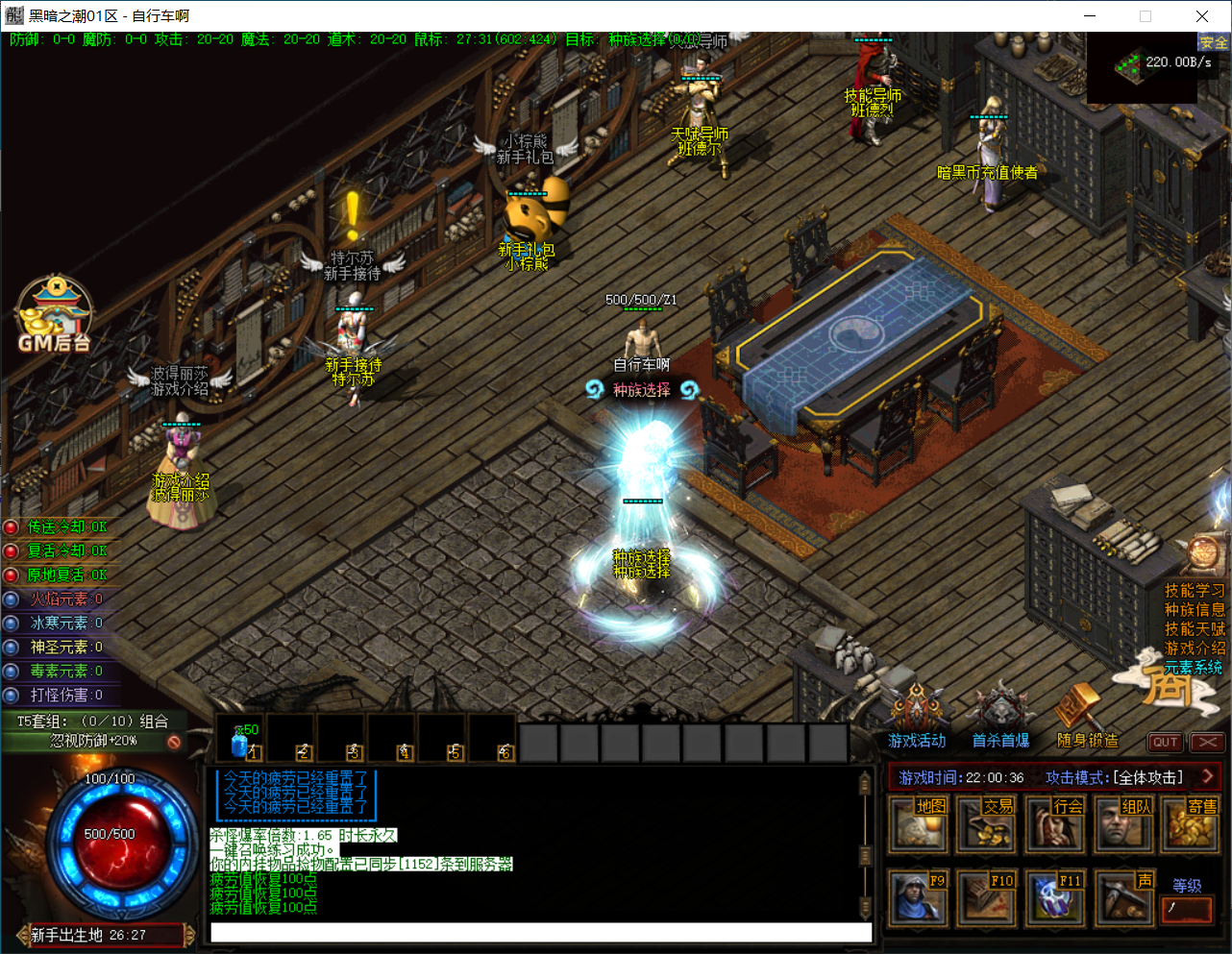Open the F11 skull skills button
This screenshot has height=954, width=1232.
point(1054,897)
